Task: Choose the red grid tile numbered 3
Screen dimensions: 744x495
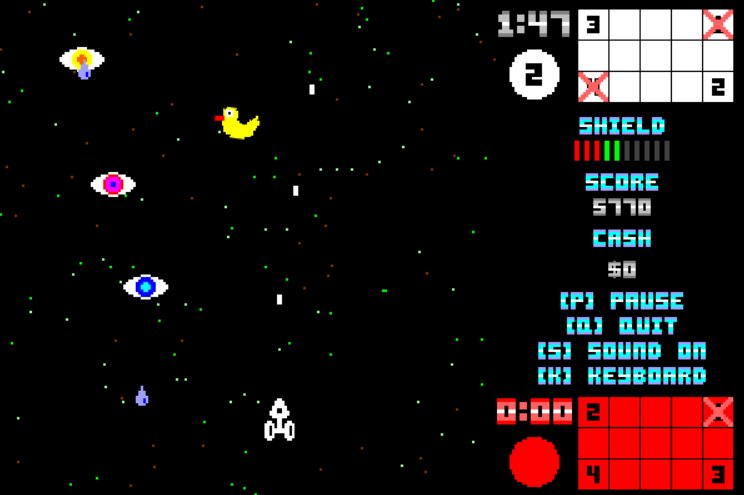Action: 717,473
